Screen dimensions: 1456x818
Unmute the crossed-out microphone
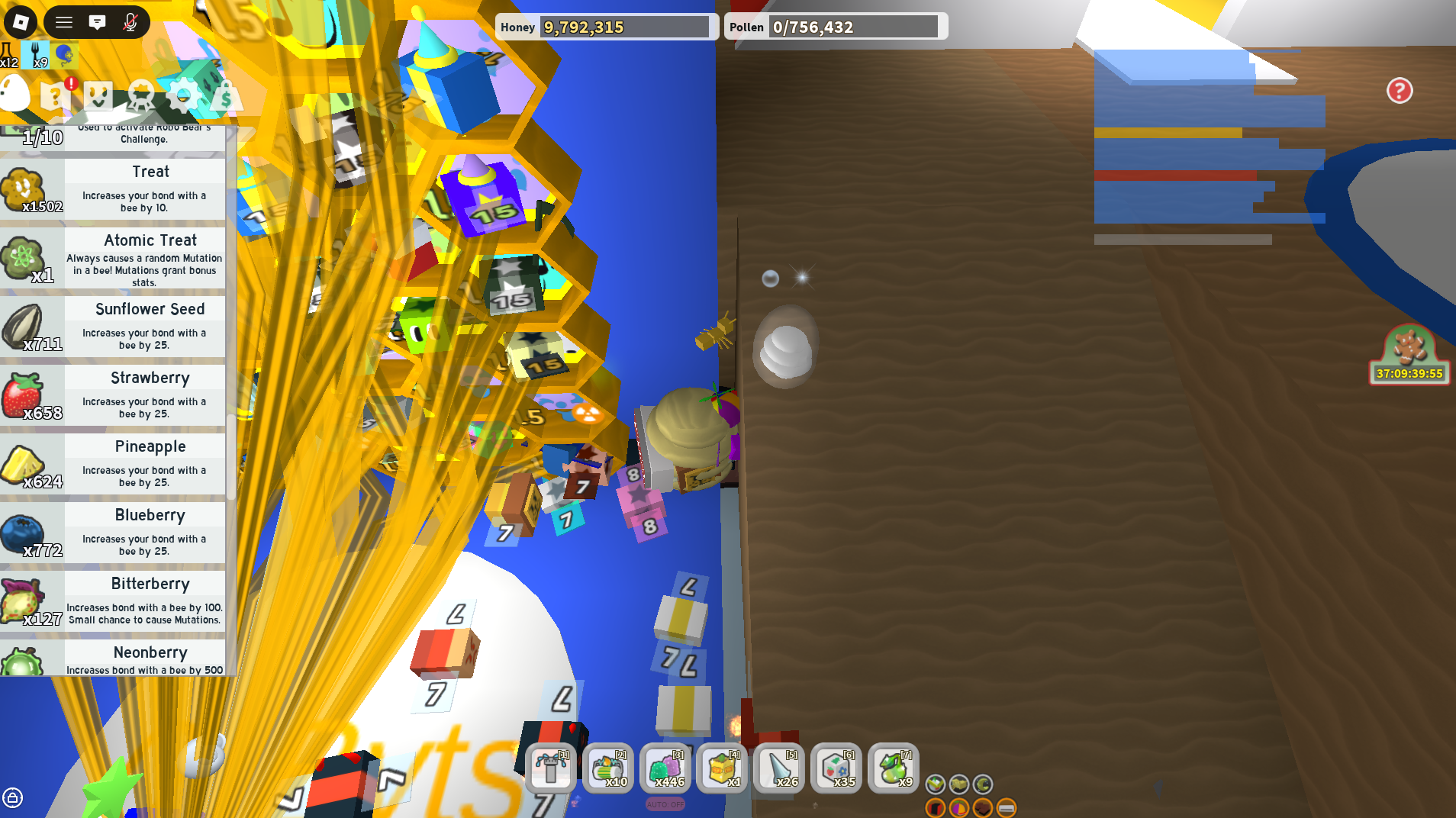(x=129, y=22)
